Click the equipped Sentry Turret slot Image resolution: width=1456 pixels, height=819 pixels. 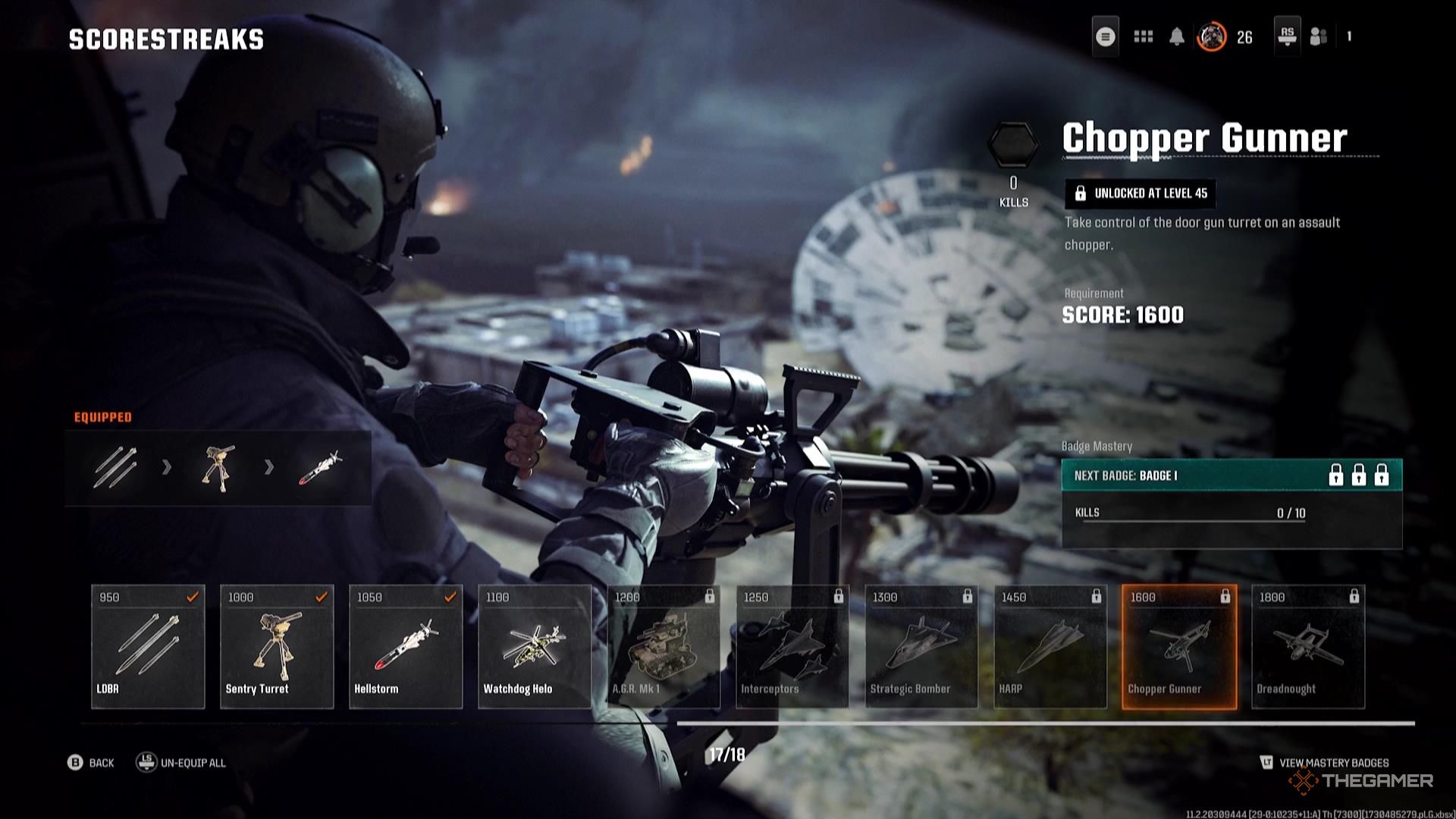[x=218, y=467]
